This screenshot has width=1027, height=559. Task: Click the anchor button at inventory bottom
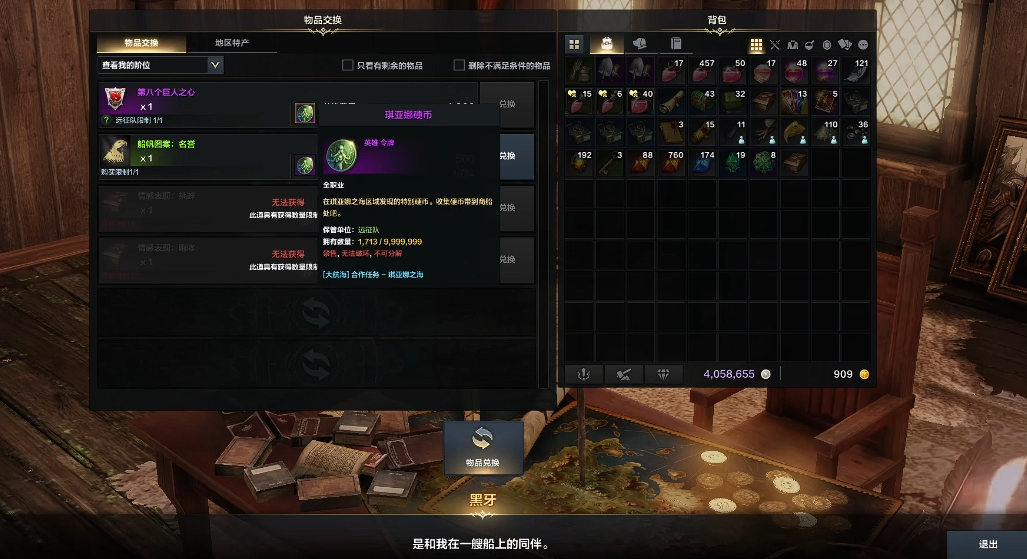click(x=584, y=374)
